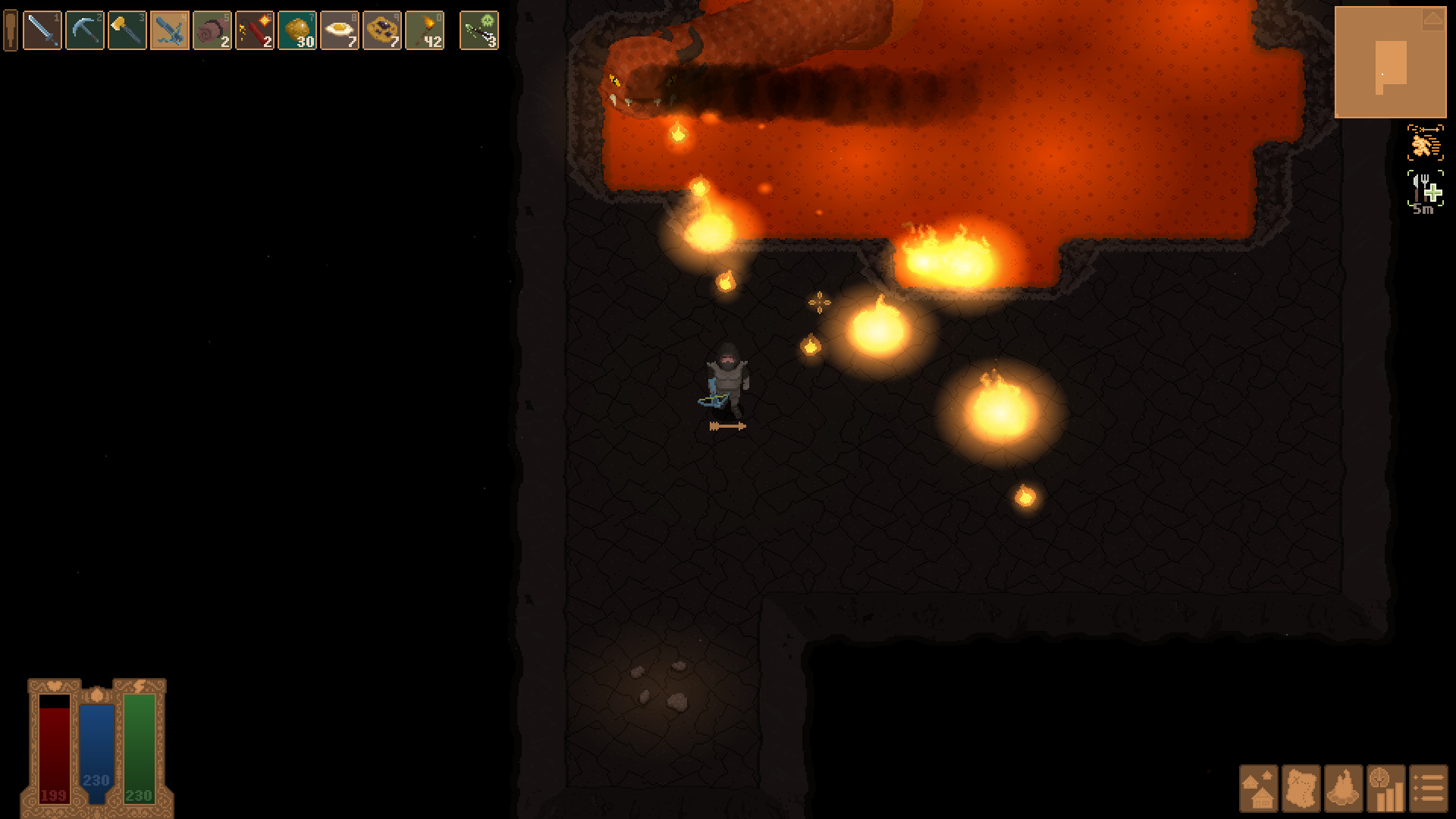Inspect the speed buff status icon
Screen dimensions: 1456x819
point(1424,142)
